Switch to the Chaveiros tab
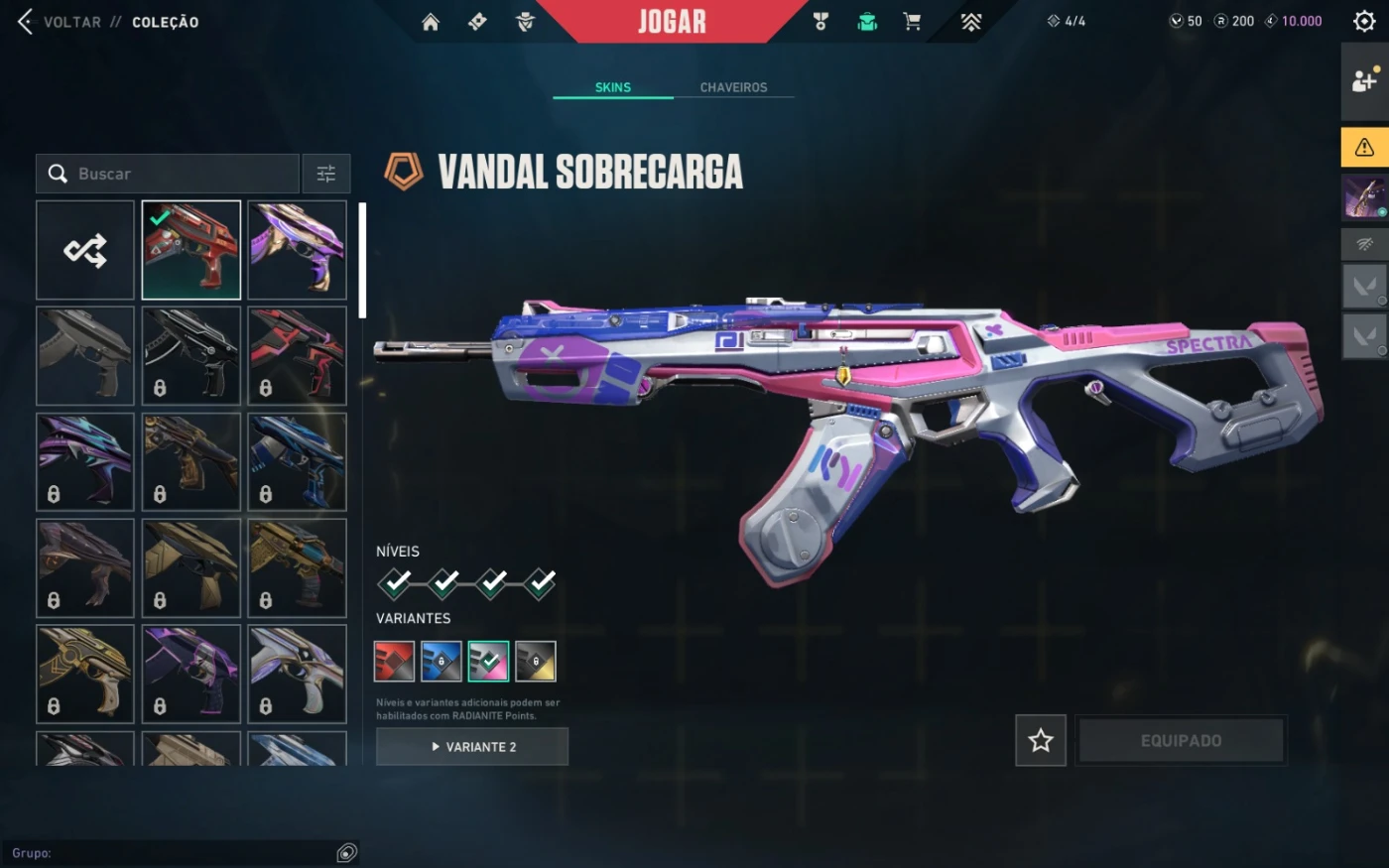 click(x=733, y=87)
